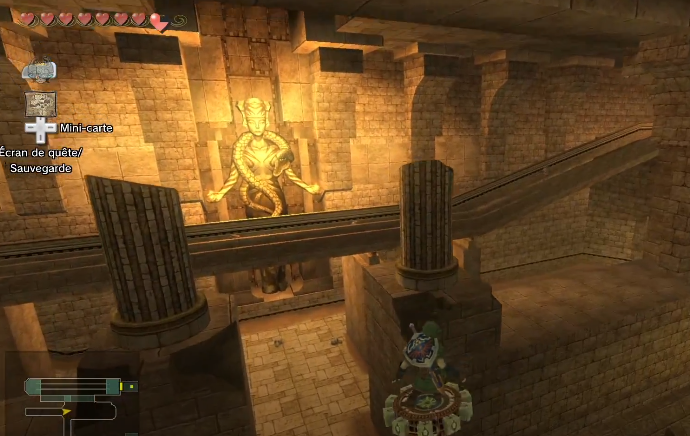Click the Mini-carte label
The width and height of the screenshot is (690, 436).
click(85, 128)
